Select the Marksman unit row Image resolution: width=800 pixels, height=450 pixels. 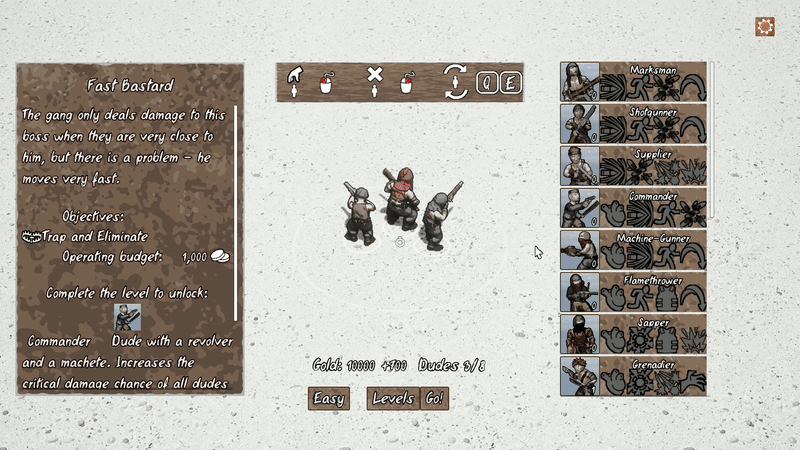coord(633,82)
